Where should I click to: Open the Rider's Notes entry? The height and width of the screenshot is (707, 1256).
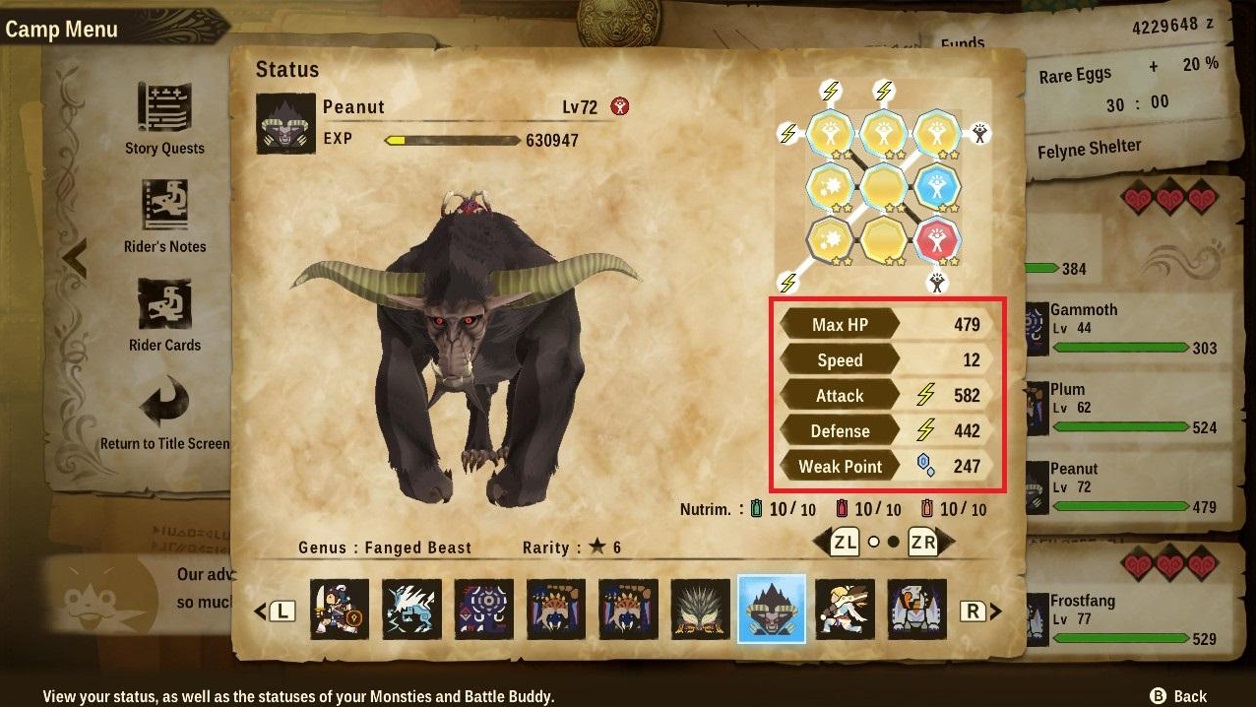click(x=165, y=216)
